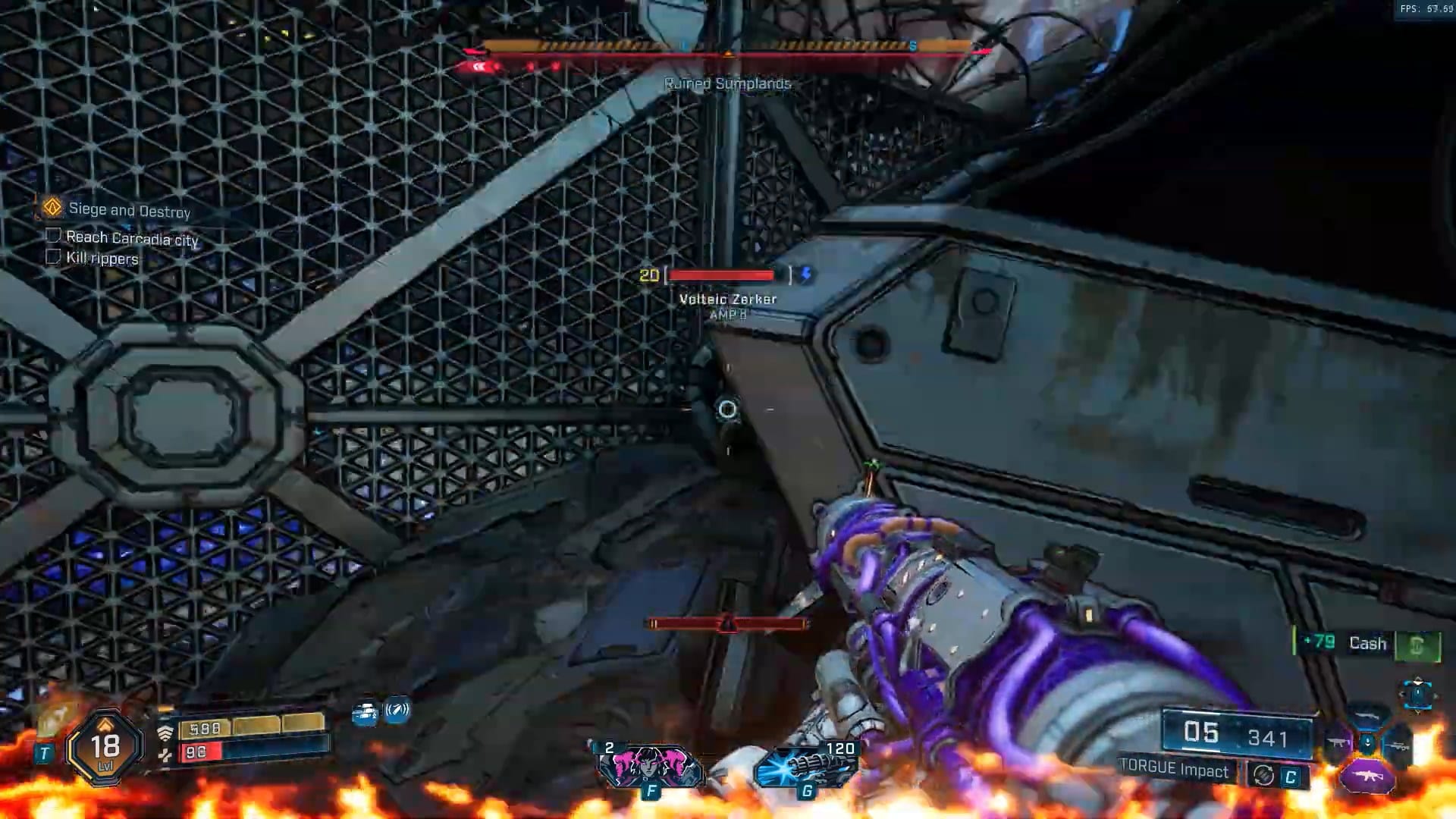
Task: Use the minigun ordnance ability icon
Action: pos(807,767)
